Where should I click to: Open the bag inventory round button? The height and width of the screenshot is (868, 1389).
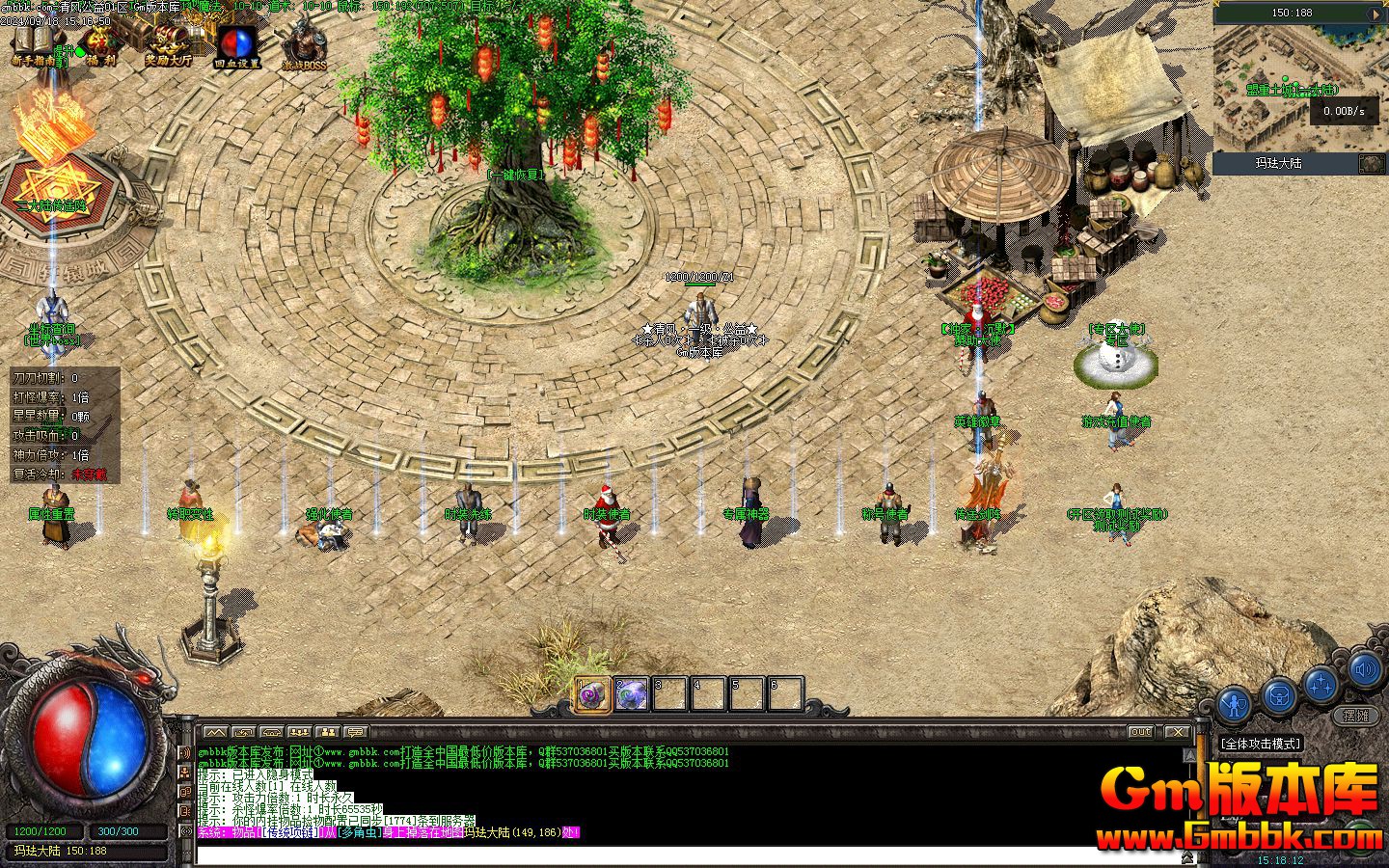(1279, 693)
